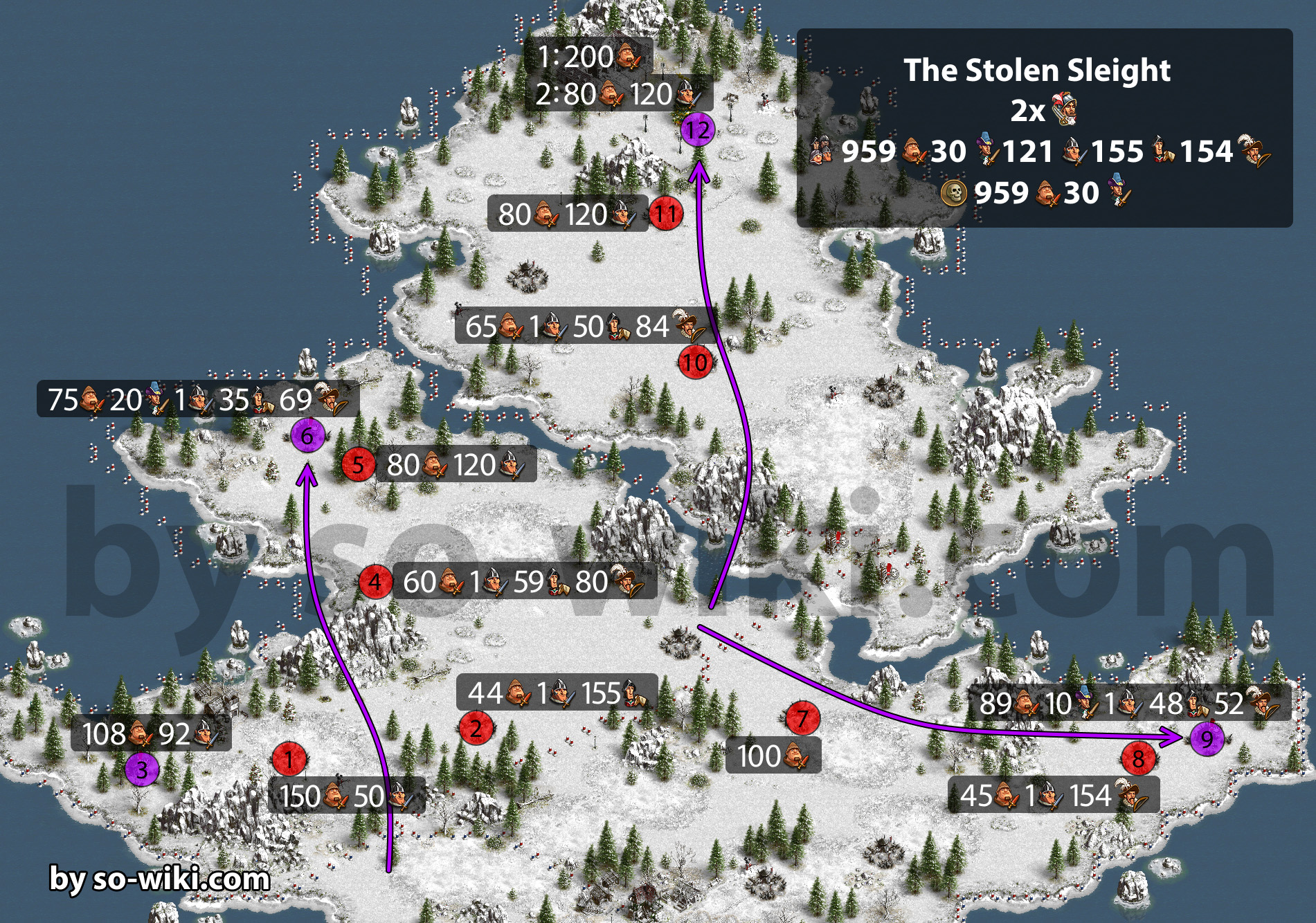Click red camp marker number 2
The height and width of the screenshot is (923, 1316).
(476, 729)
